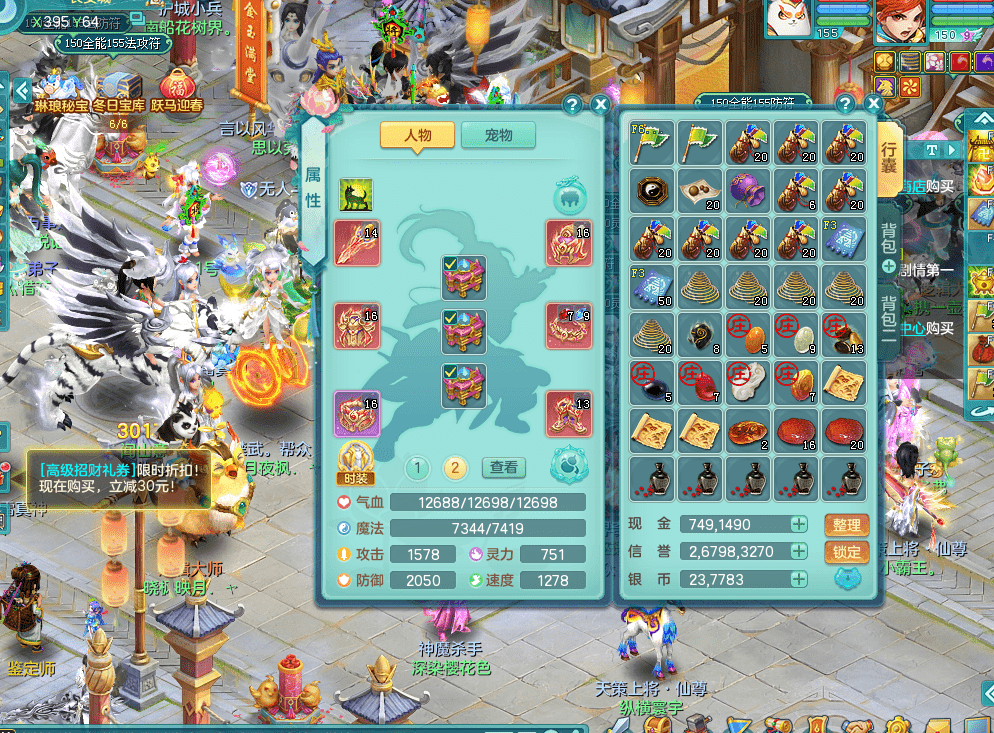Open help for the inventory panel
994x733 pixels.
pos(845,104)
